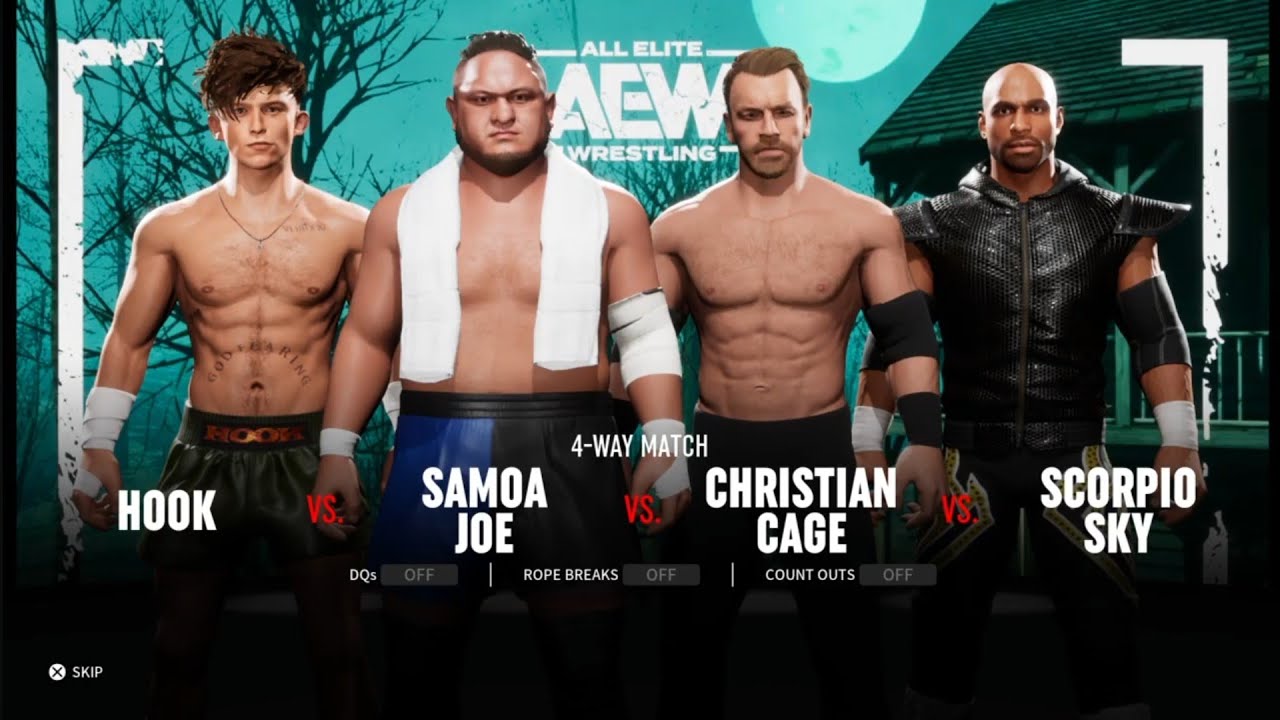Click the red 'vs.' between Hook and Samoa Joe
The height and width of the screenshot is (720, 1280).
point(327,508)
